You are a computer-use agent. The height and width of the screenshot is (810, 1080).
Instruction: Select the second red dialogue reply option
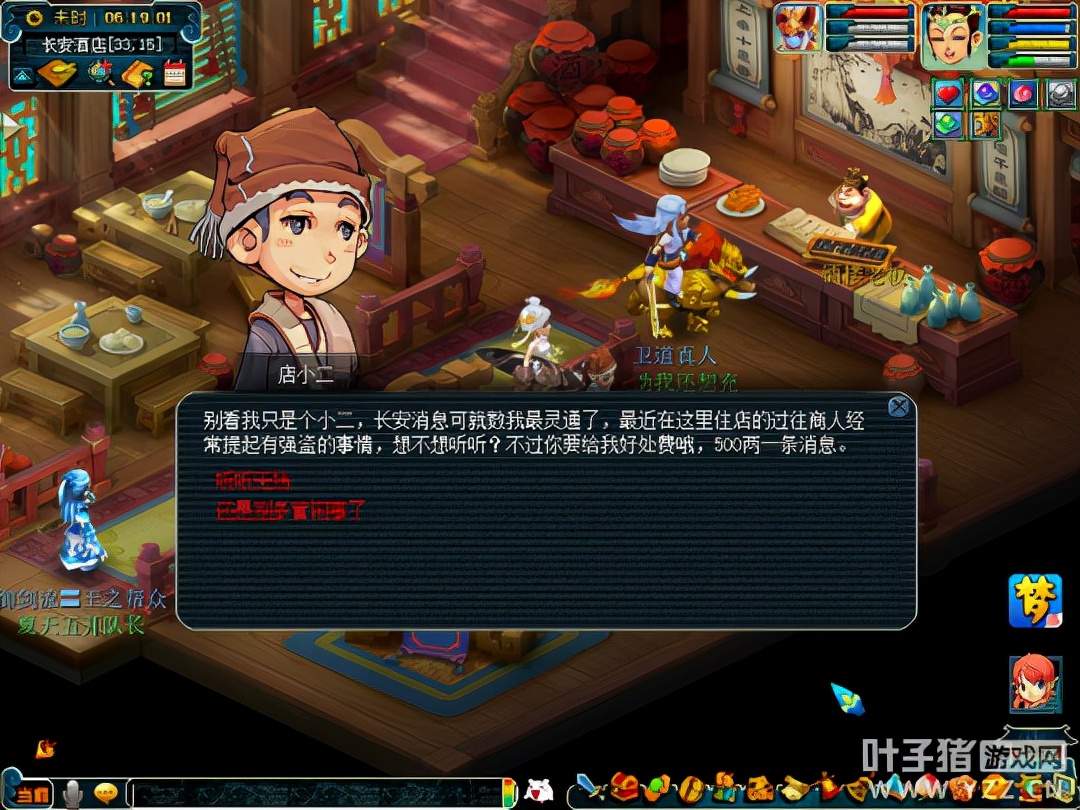[x=290, y=510]
